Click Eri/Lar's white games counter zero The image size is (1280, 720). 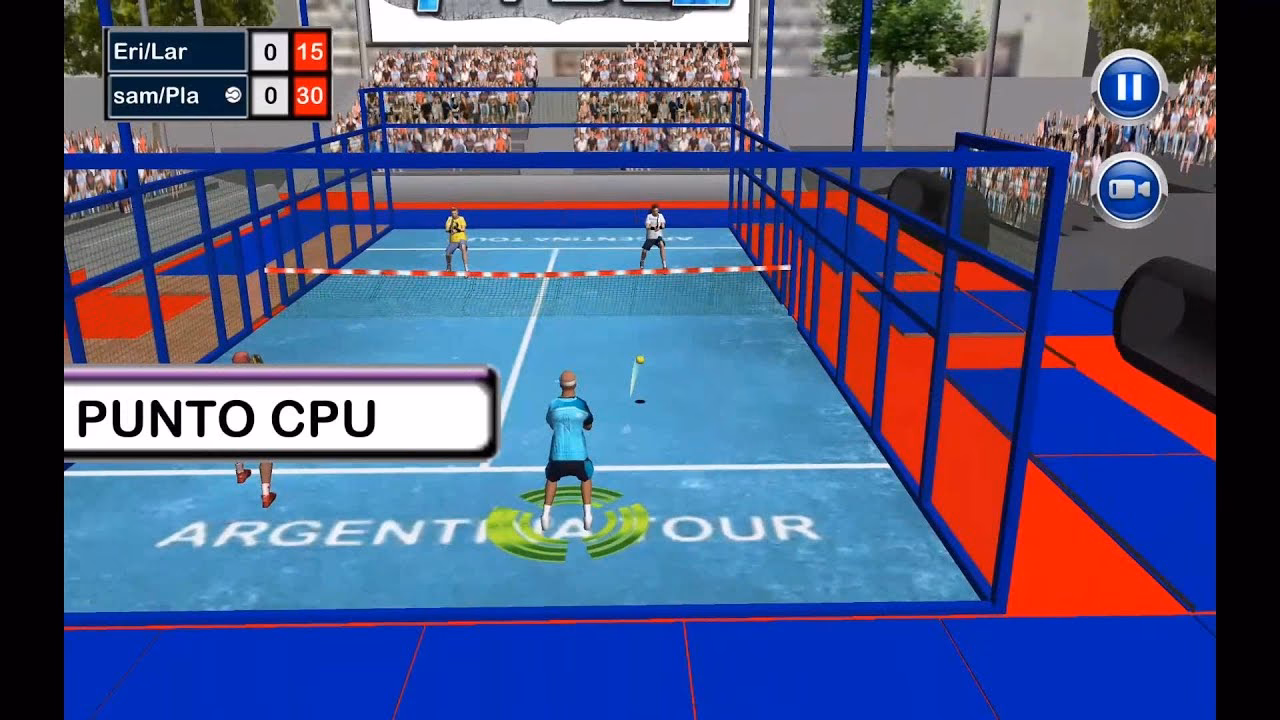tap(271, 52)
